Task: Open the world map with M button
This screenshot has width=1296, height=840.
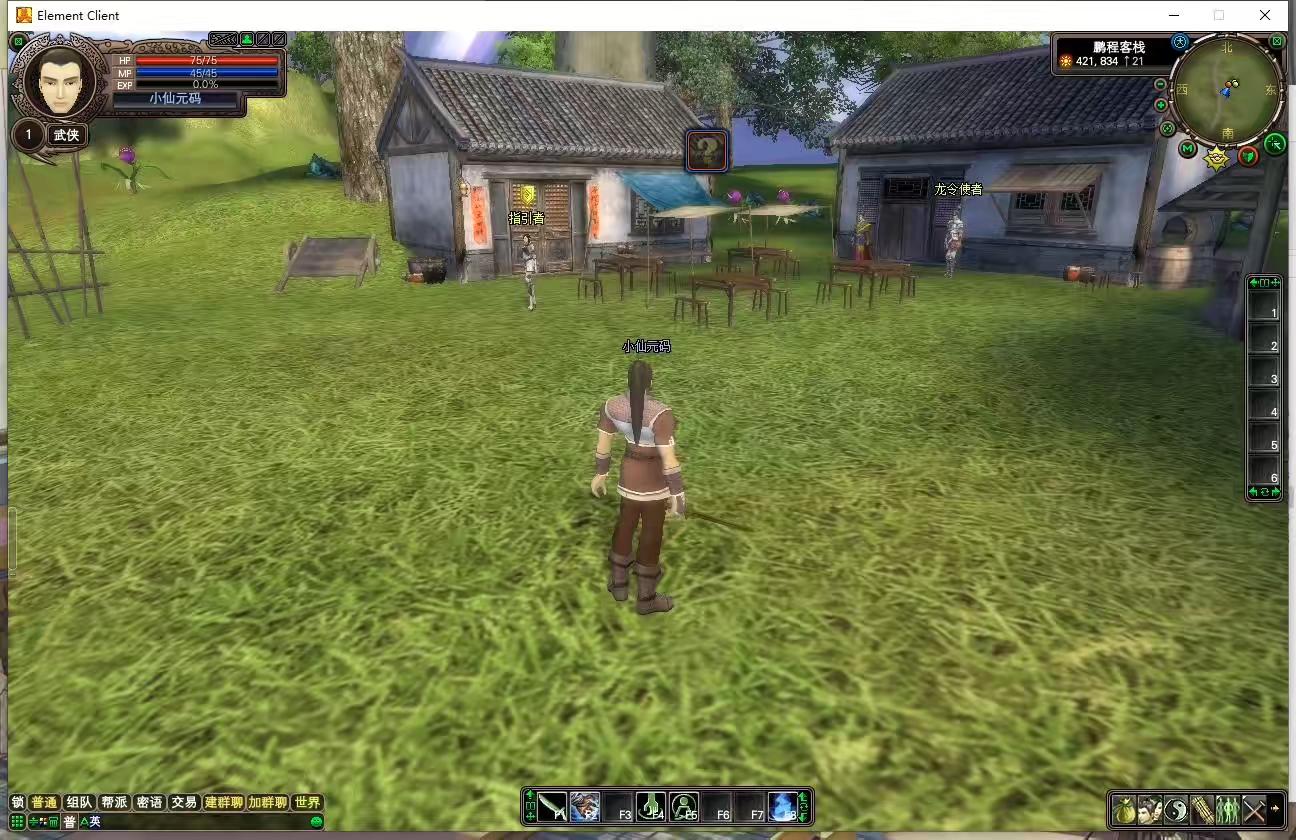Action: click(x=1187, y=149)
